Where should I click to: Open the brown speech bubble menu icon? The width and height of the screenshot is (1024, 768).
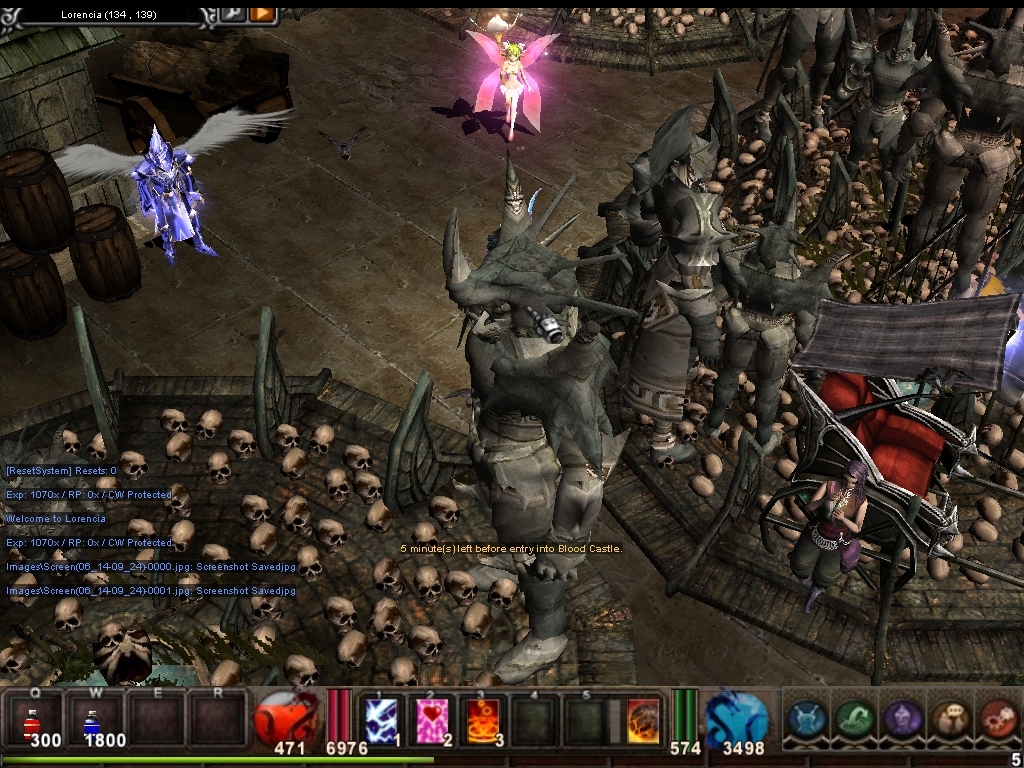951,718
